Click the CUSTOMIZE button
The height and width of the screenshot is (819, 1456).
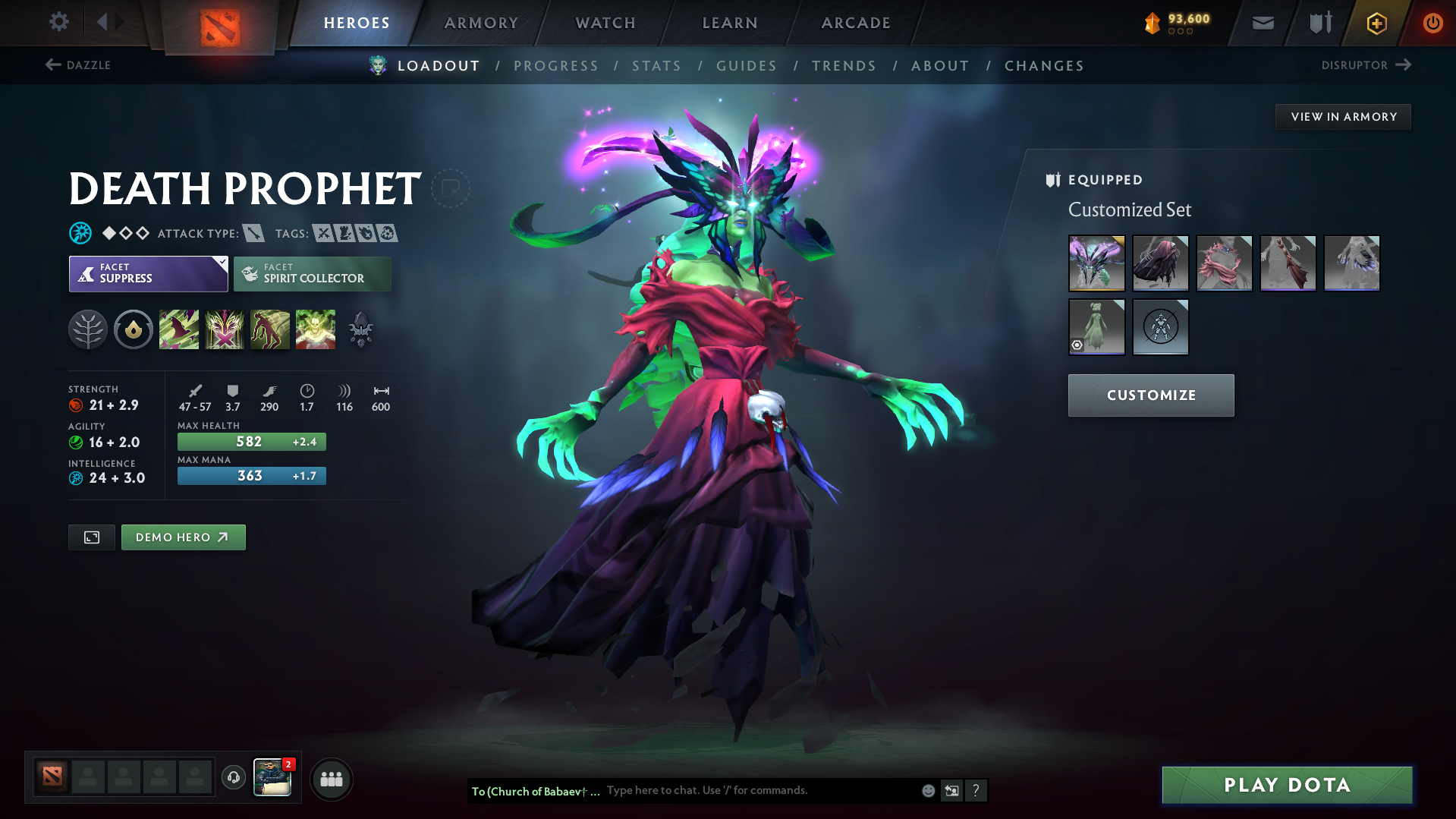[x=1150, y=395]
